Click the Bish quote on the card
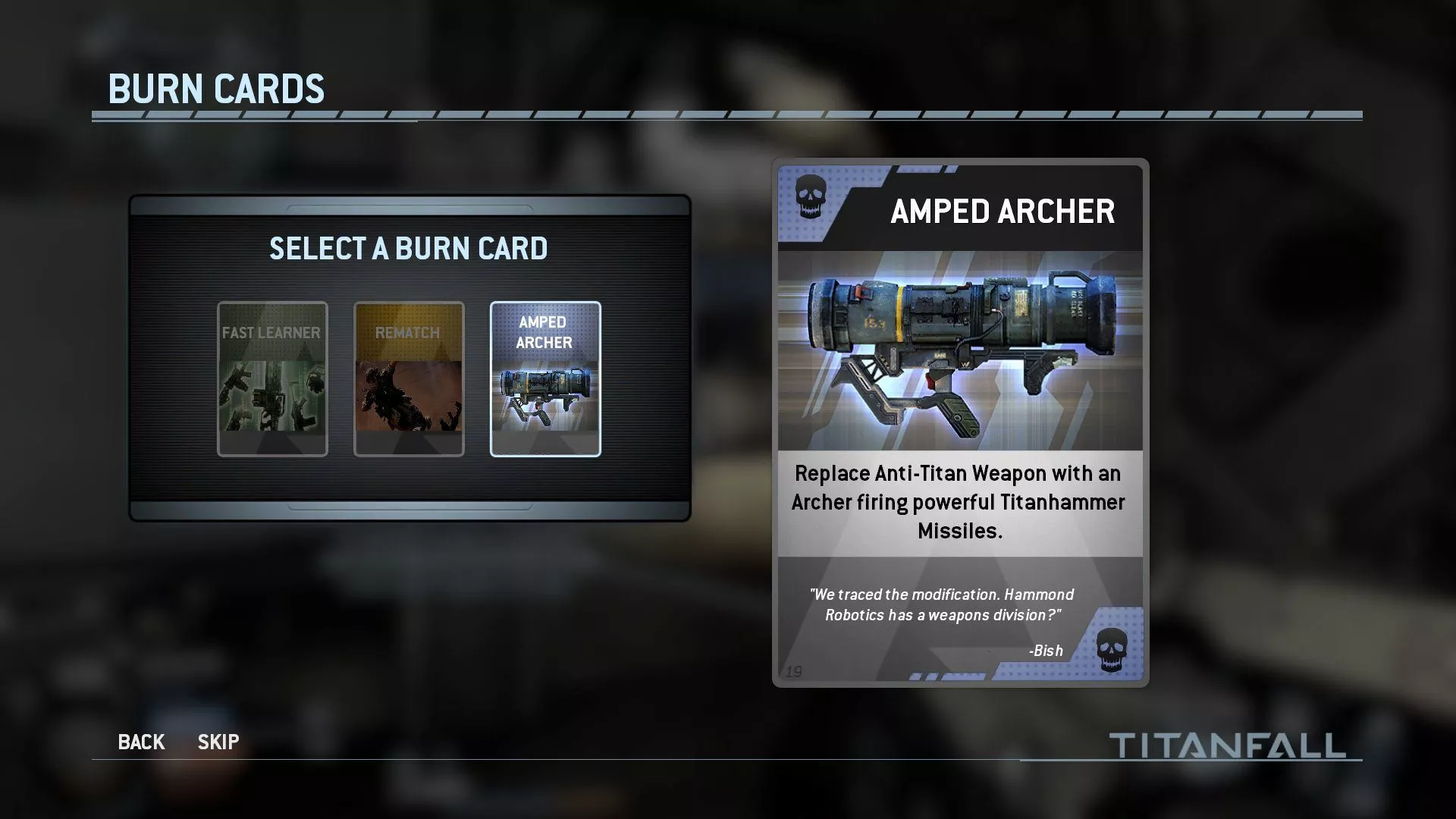The width and height of the screenshot is (1456, 819). [940, 605]
